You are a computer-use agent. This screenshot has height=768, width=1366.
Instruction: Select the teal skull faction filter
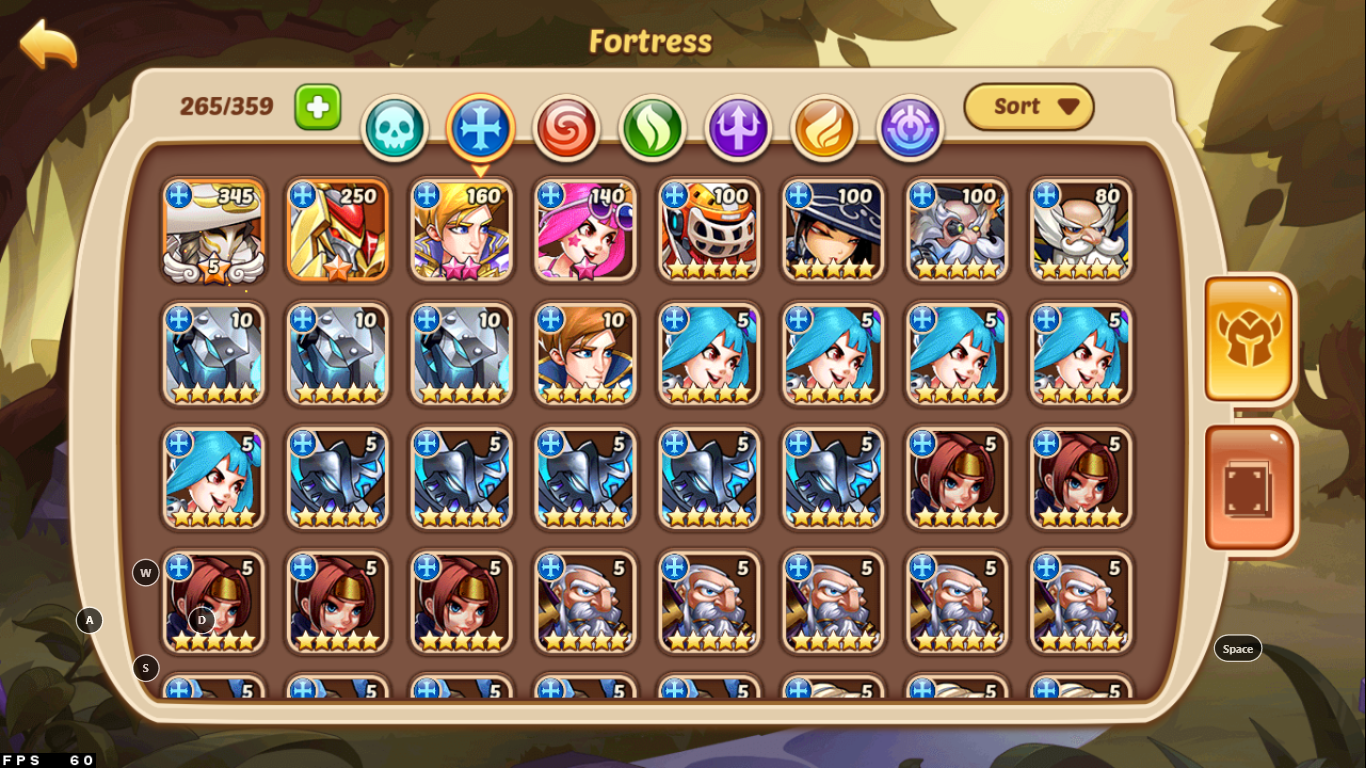click(394, 129)
